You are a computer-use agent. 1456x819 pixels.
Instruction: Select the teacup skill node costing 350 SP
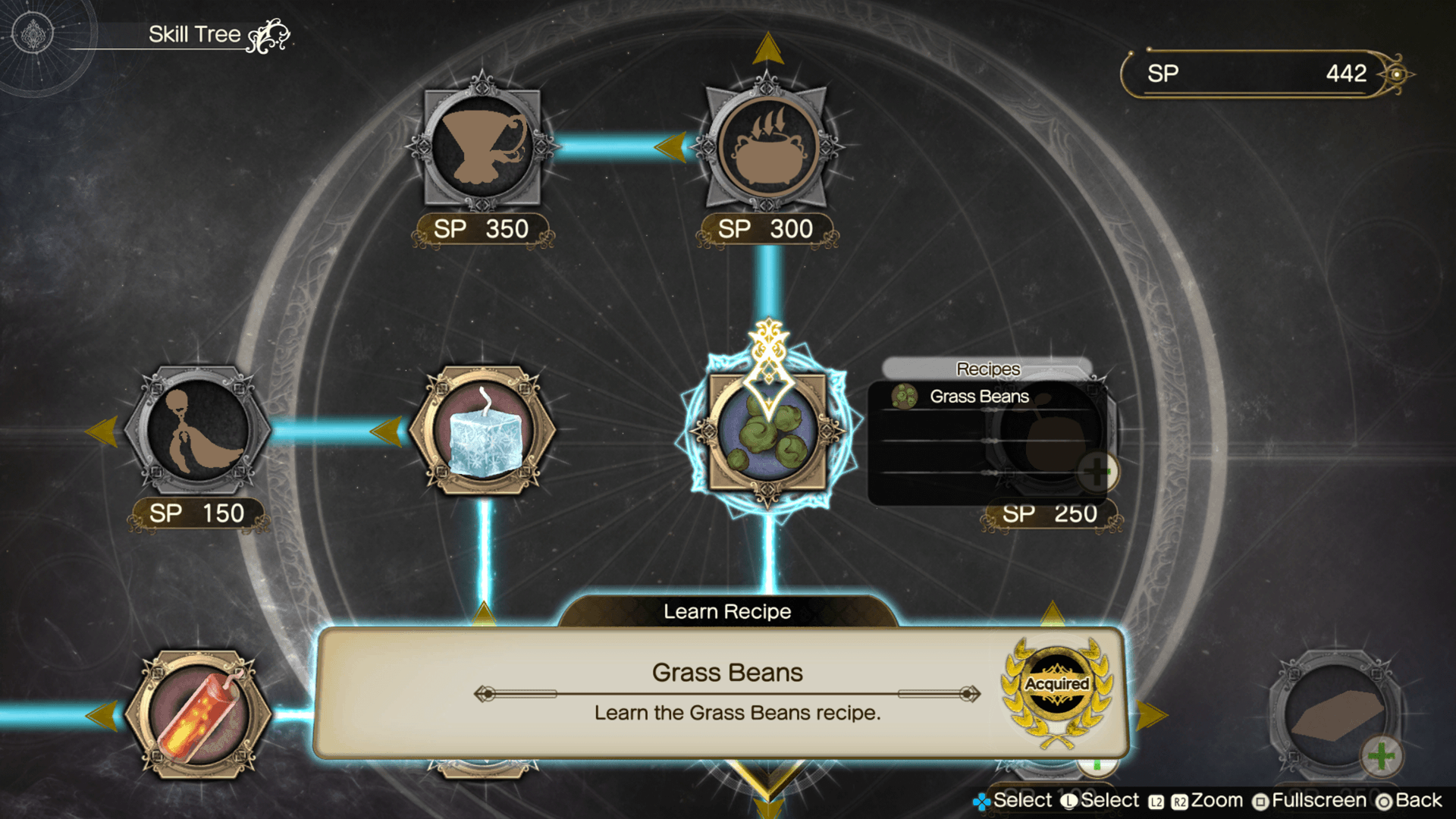tap(482, 146)
